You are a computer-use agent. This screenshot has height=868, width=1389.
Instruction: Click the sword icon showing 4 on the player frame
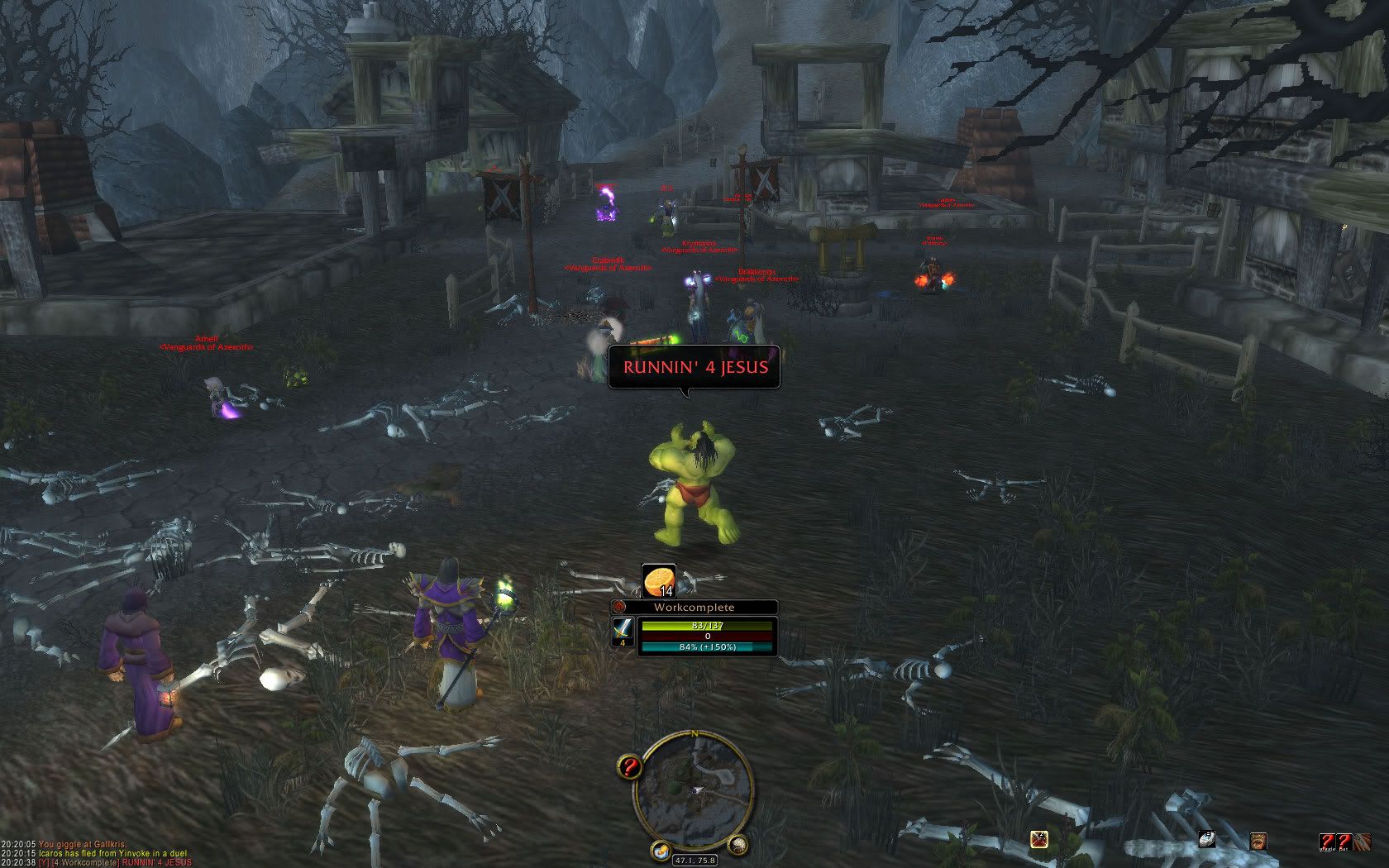pos(623,632)
